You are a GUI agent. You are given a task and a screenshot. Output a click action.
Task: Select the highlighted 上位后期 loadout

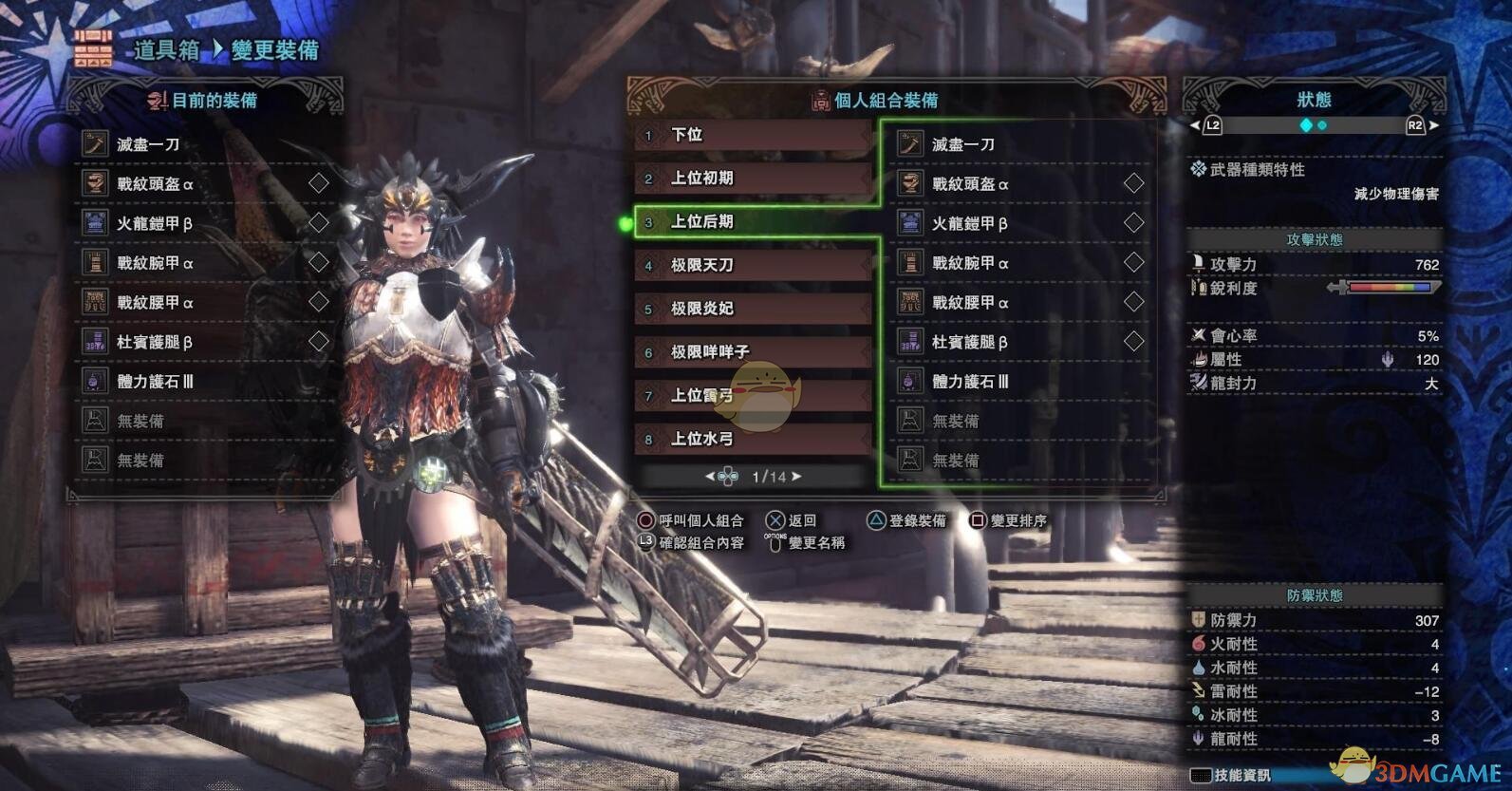click(753, 222)
